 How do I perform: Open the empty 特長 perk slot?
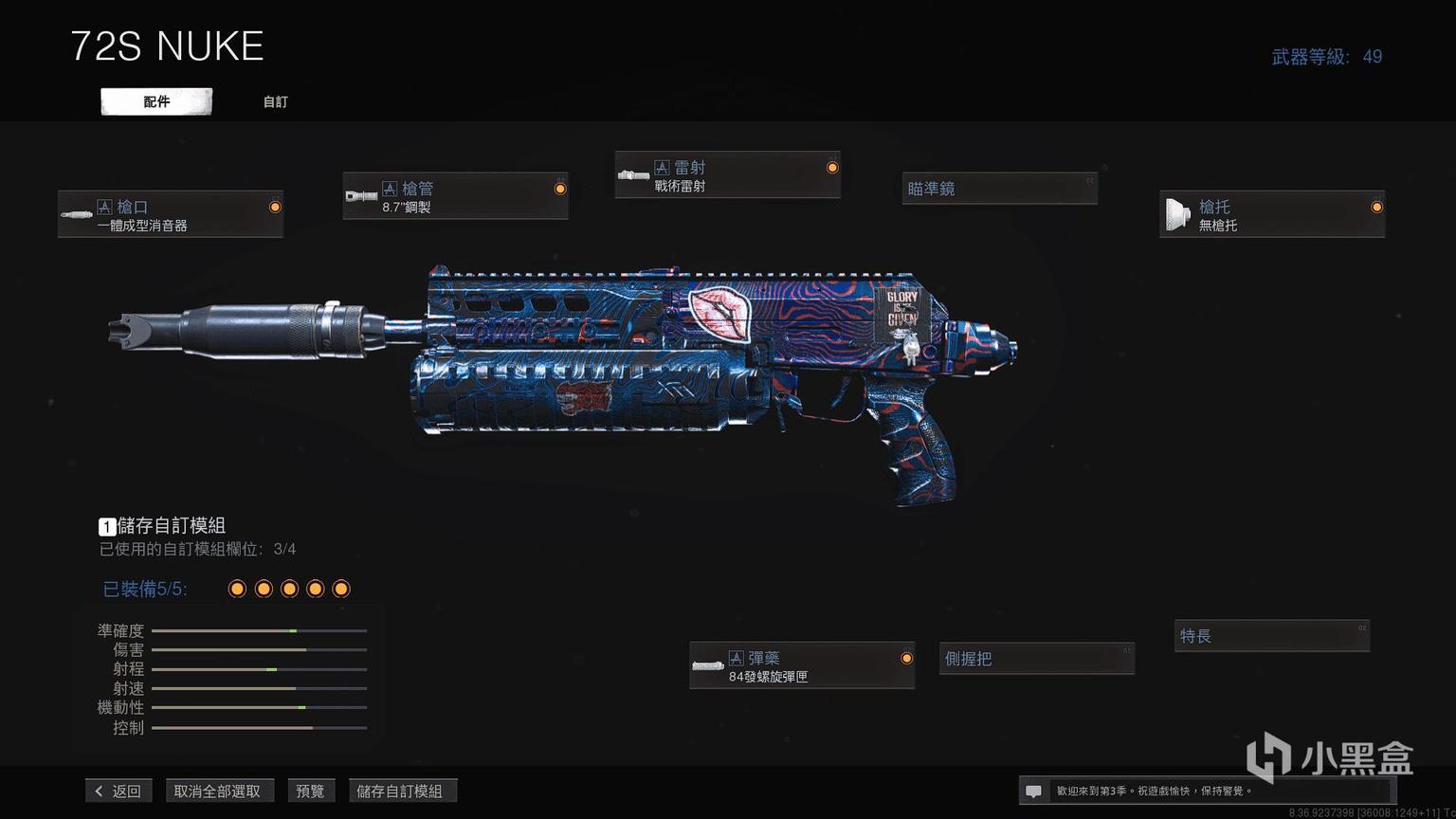1272,635
